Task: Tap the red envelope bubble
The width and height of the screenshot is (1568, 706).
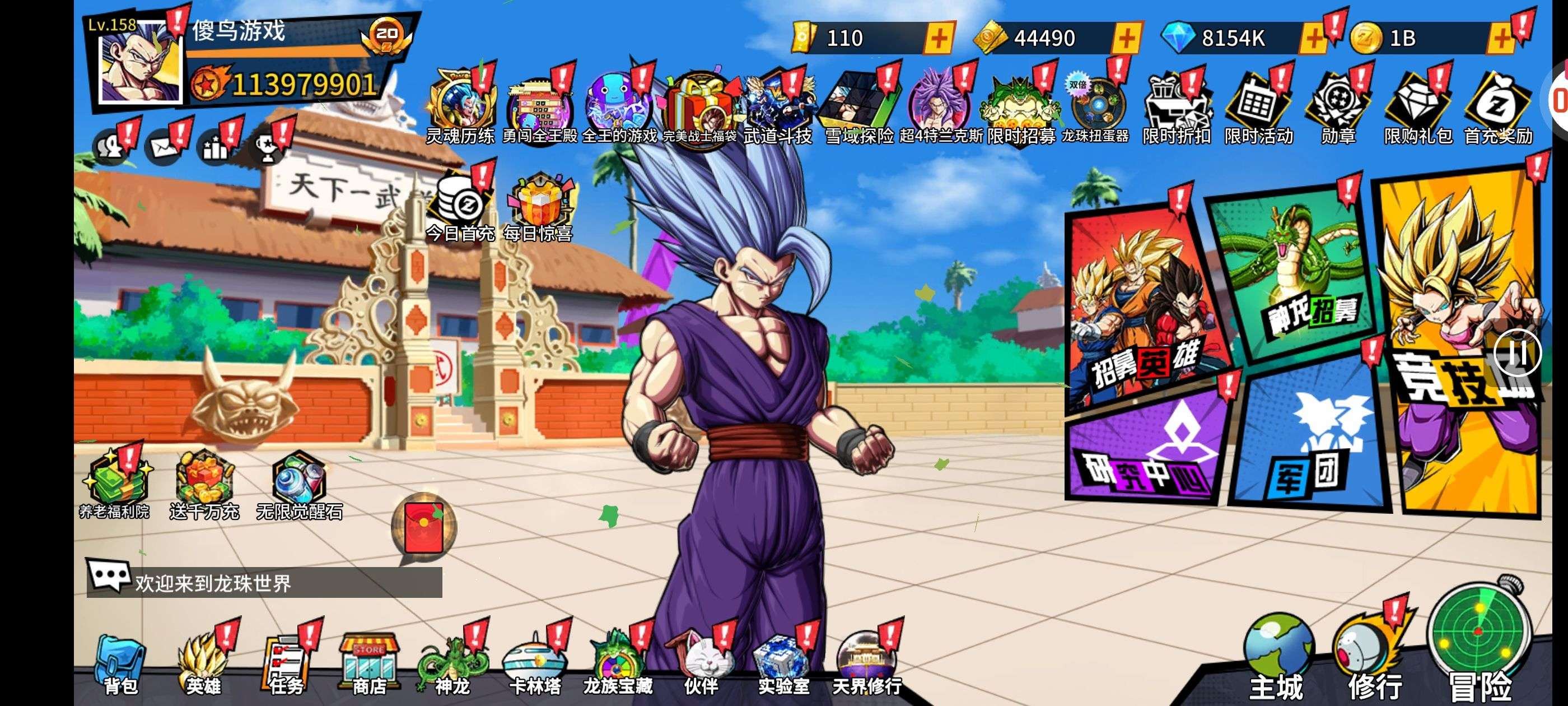Action: pyautogui.click(x=424, y=527)
